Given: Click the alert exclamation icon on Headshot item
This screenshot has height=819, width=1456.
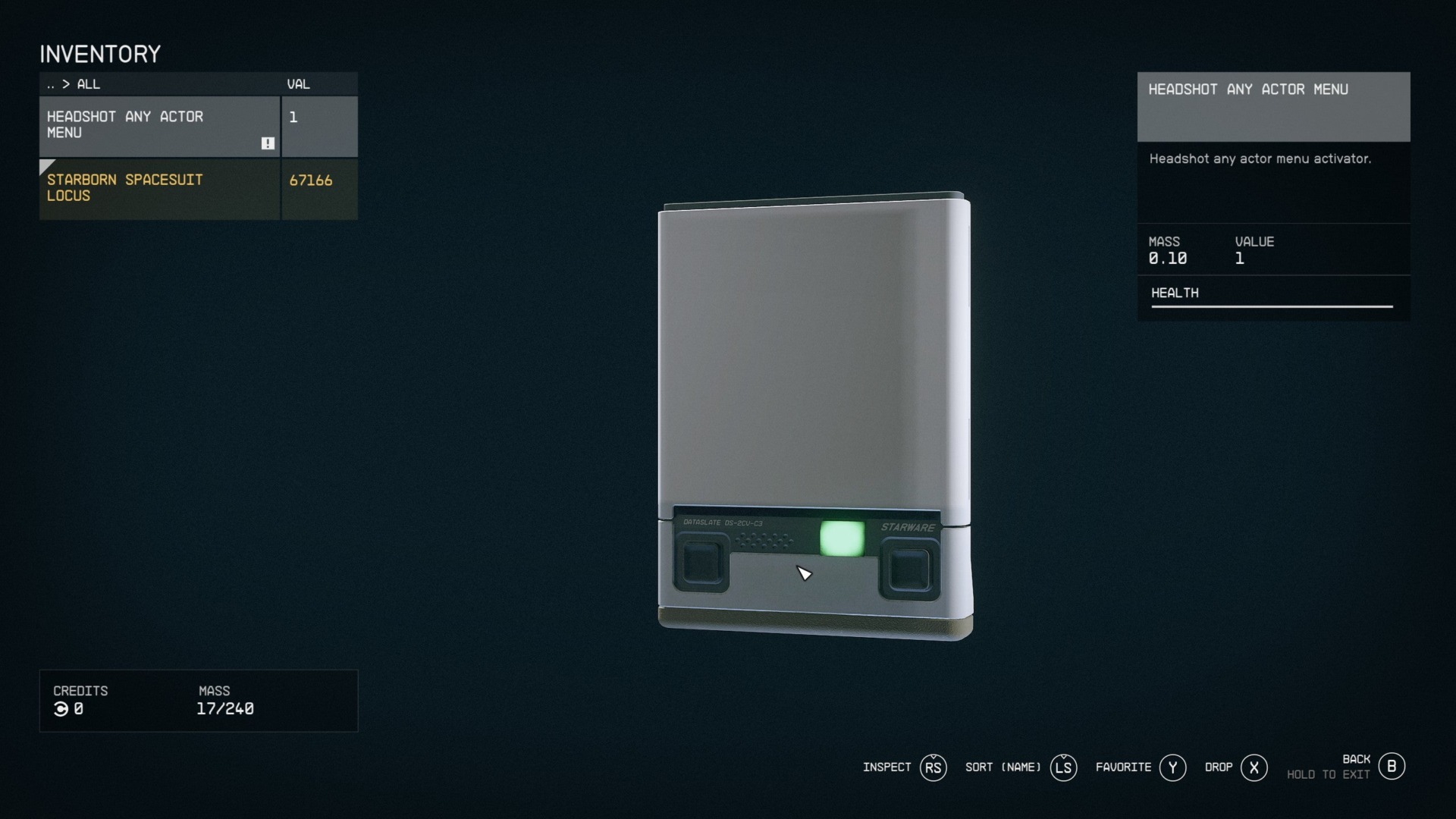Looking at the screenshot, I should (268, 143).
